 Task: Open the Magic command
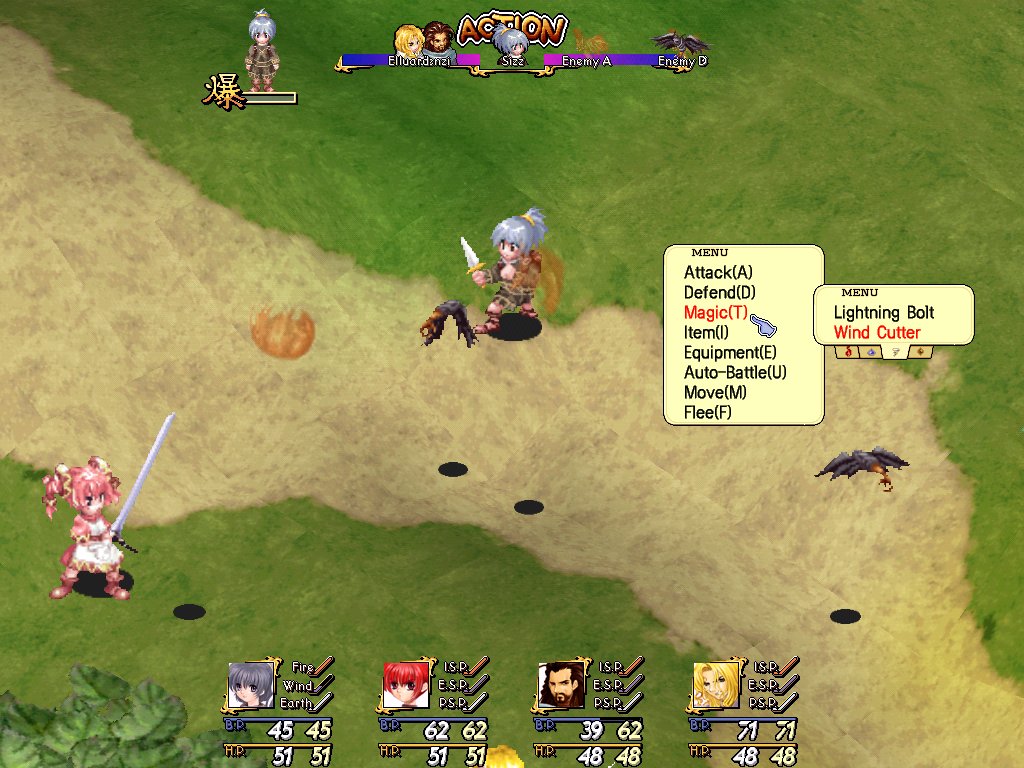click(715, 312)
